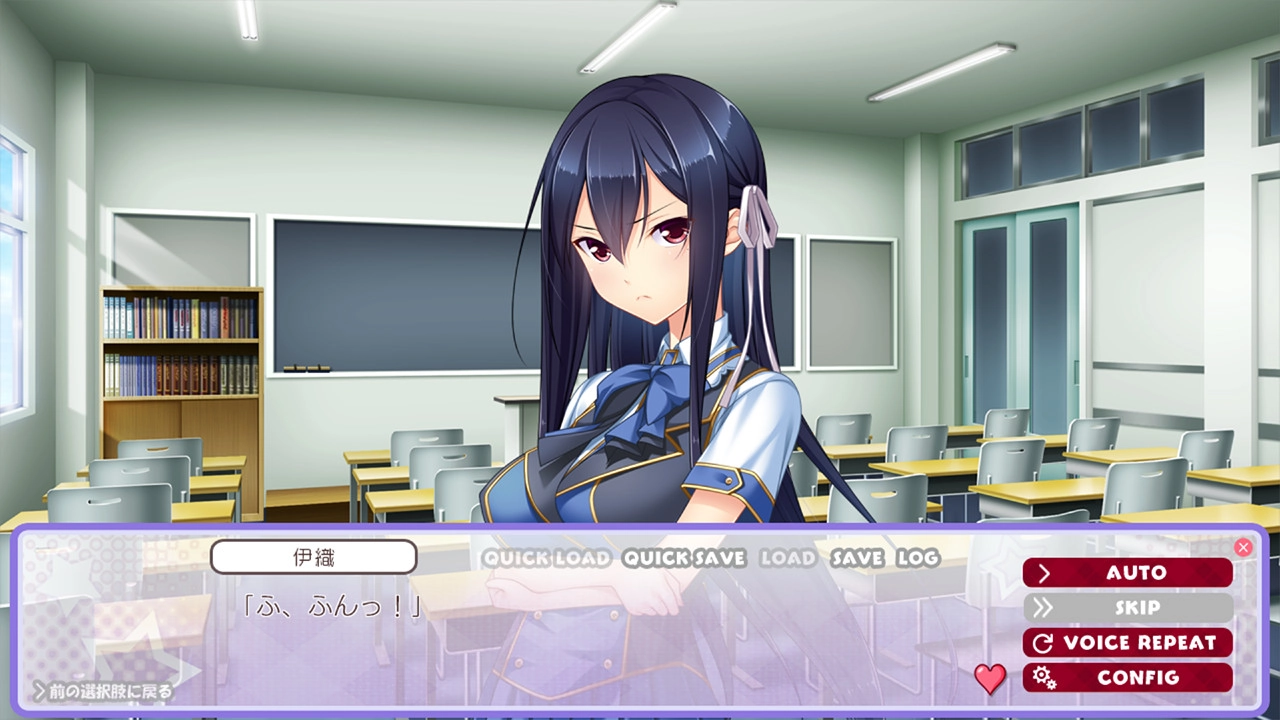This screenshot has width=1280, height=720.
Task: Open the LOAD game screen
Action: 788,558
